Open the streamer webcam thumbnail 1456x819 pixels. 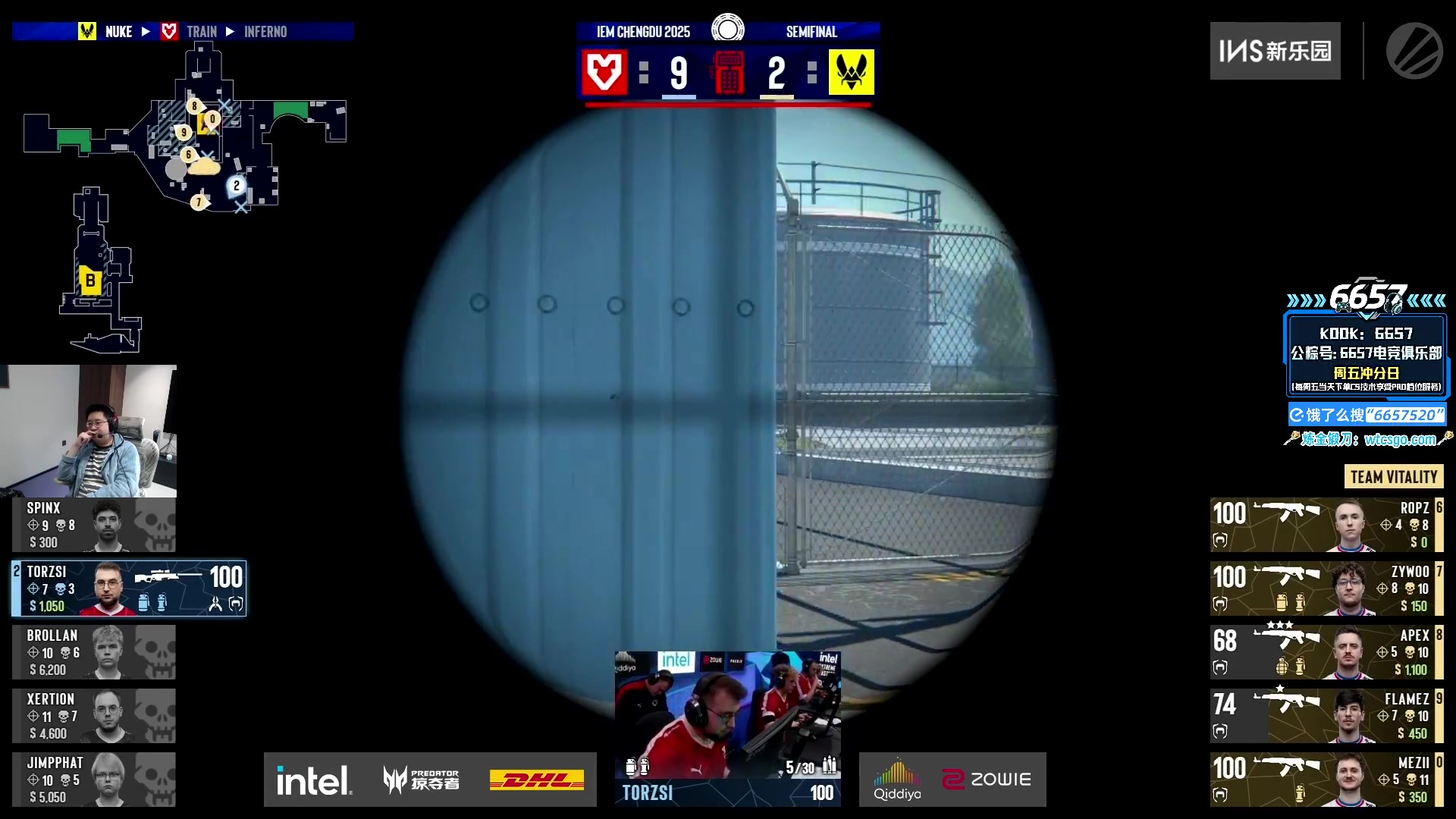click(88, 431)
